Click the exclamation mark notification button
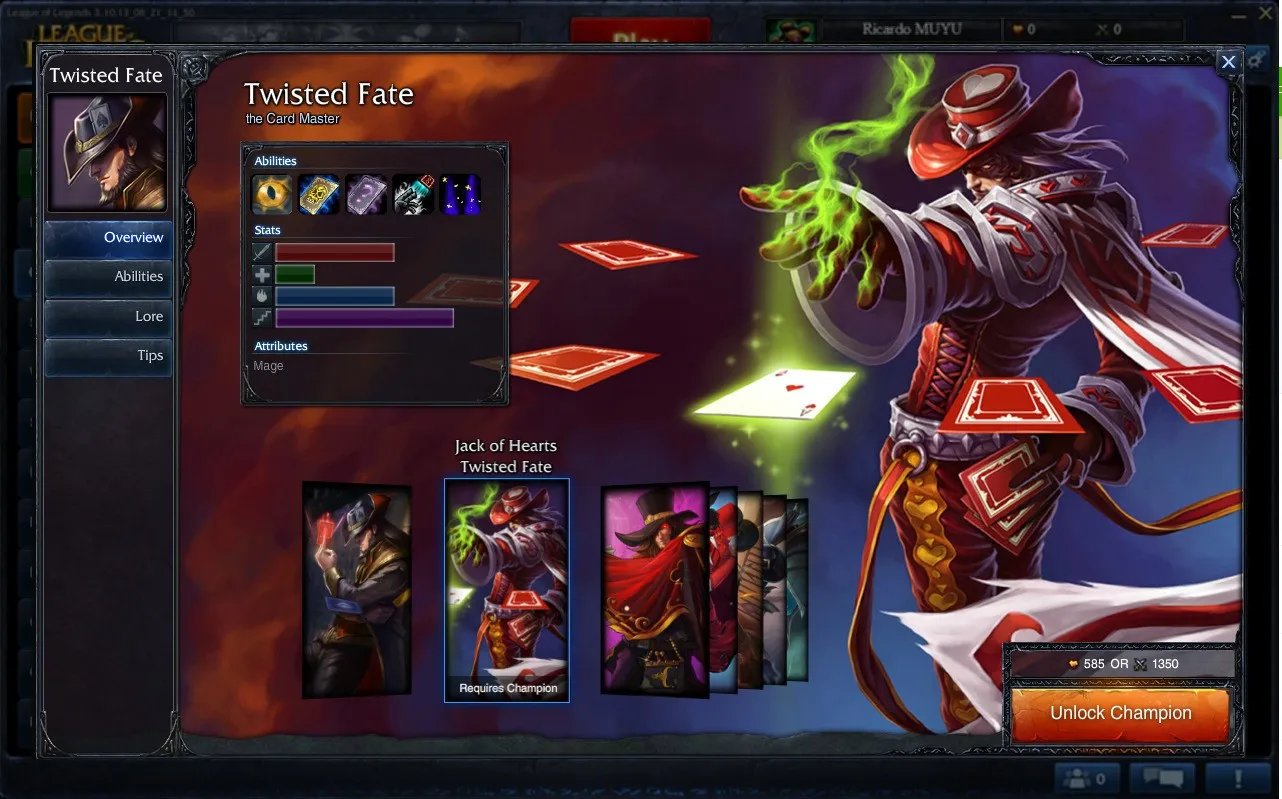 (1237, 778)
